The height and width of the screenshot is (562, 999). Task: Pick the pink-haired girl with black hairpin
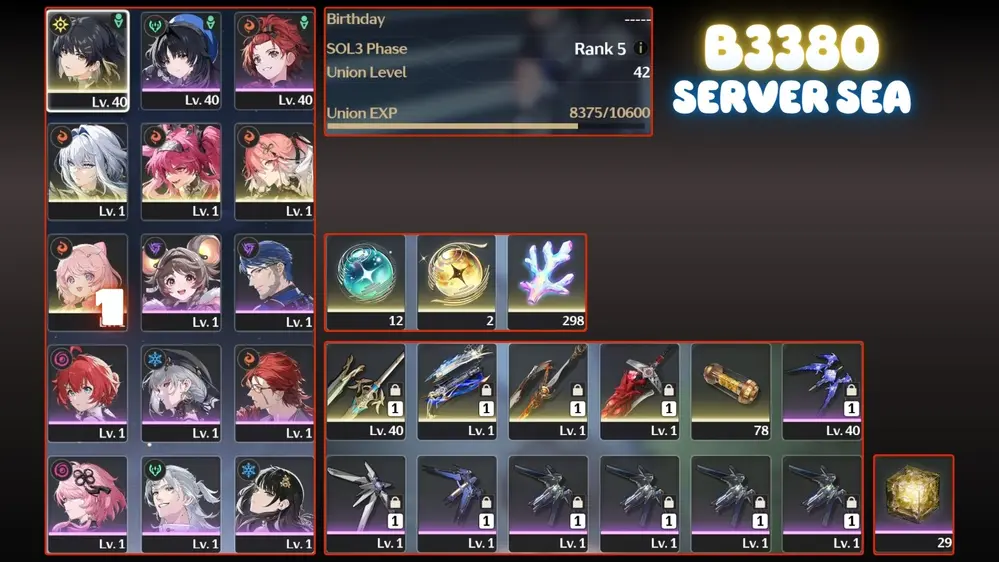[x=87, y=503]
